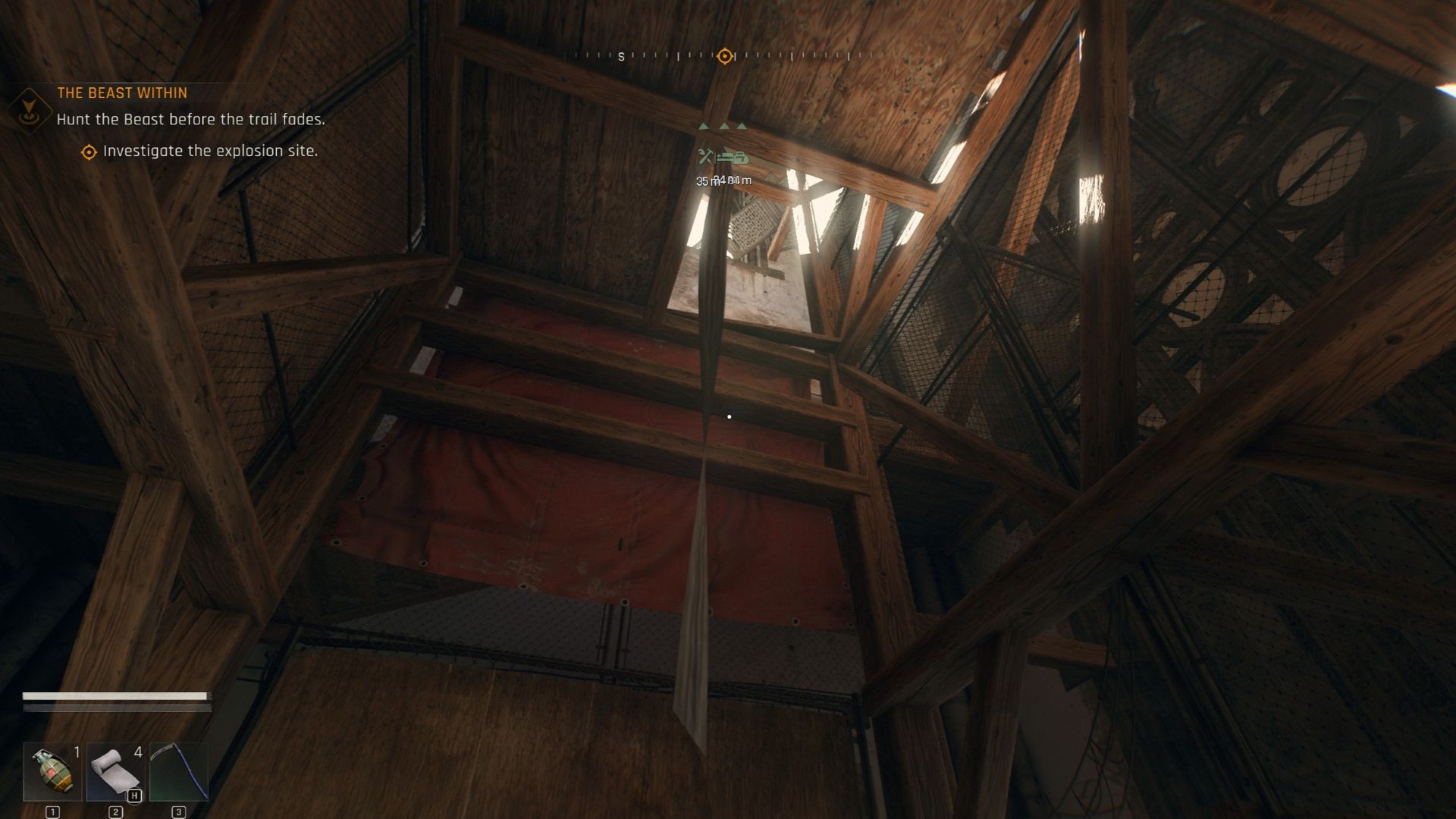This screenshot has width=1456, height=819.
Task: Click the 35 m distance label
Action: 704,182
